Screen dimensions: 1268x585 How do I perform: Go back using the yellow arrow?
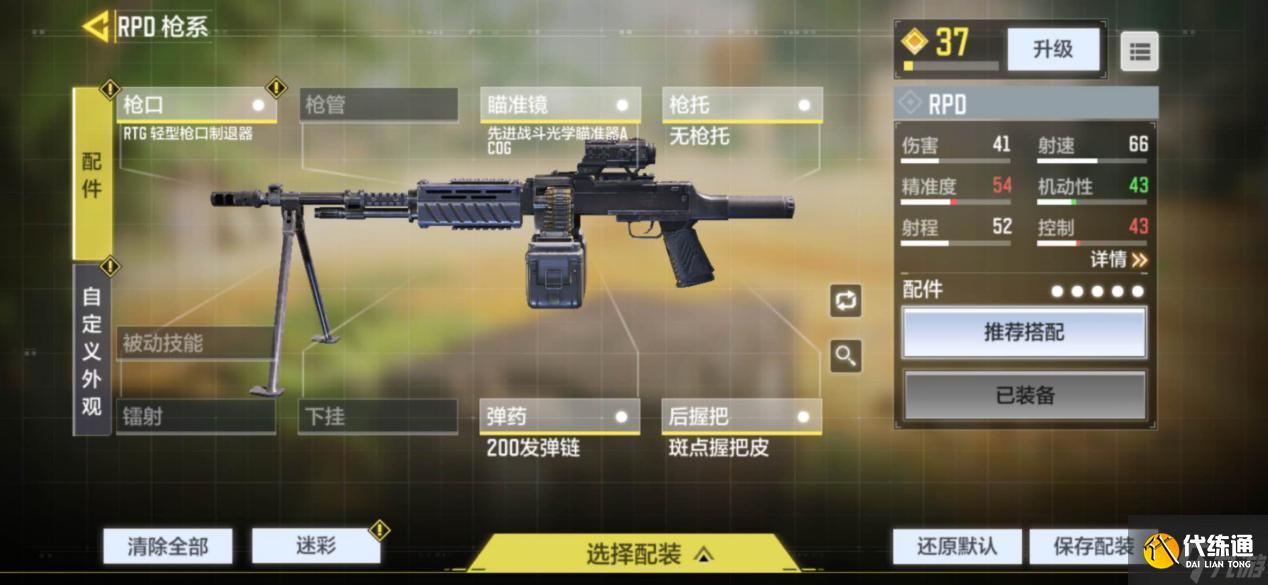(x=96, y=27)
